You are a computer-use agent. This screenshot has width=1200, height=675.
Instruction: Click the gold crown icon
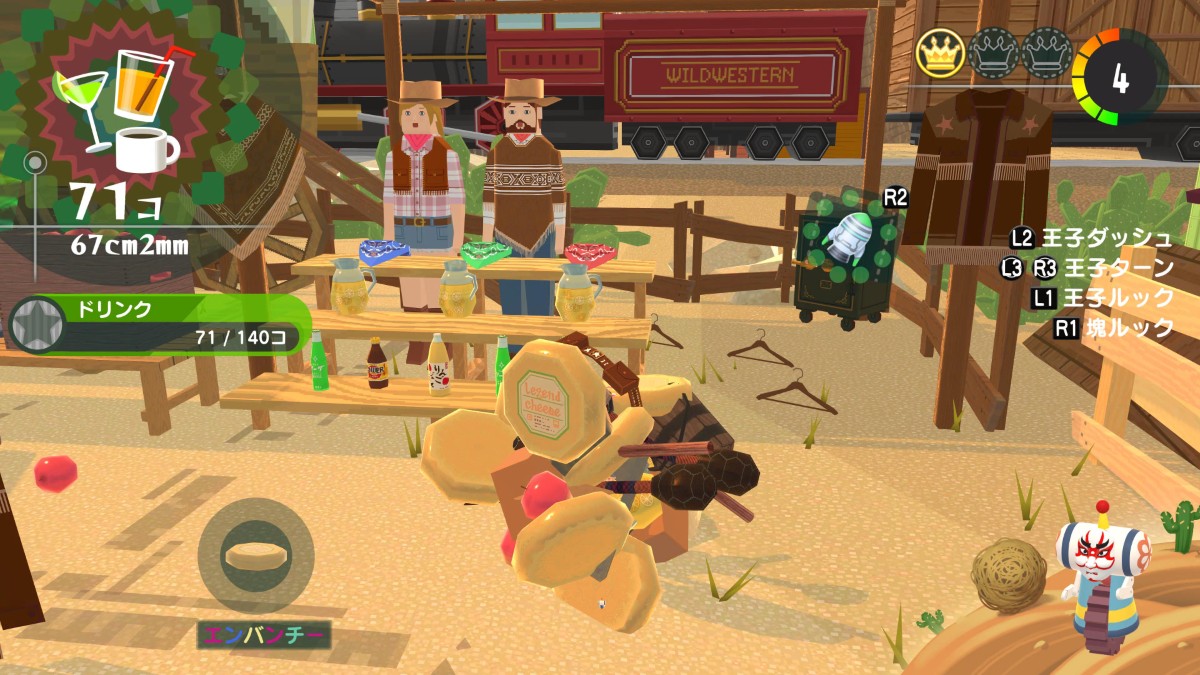[x=940, y=54]
